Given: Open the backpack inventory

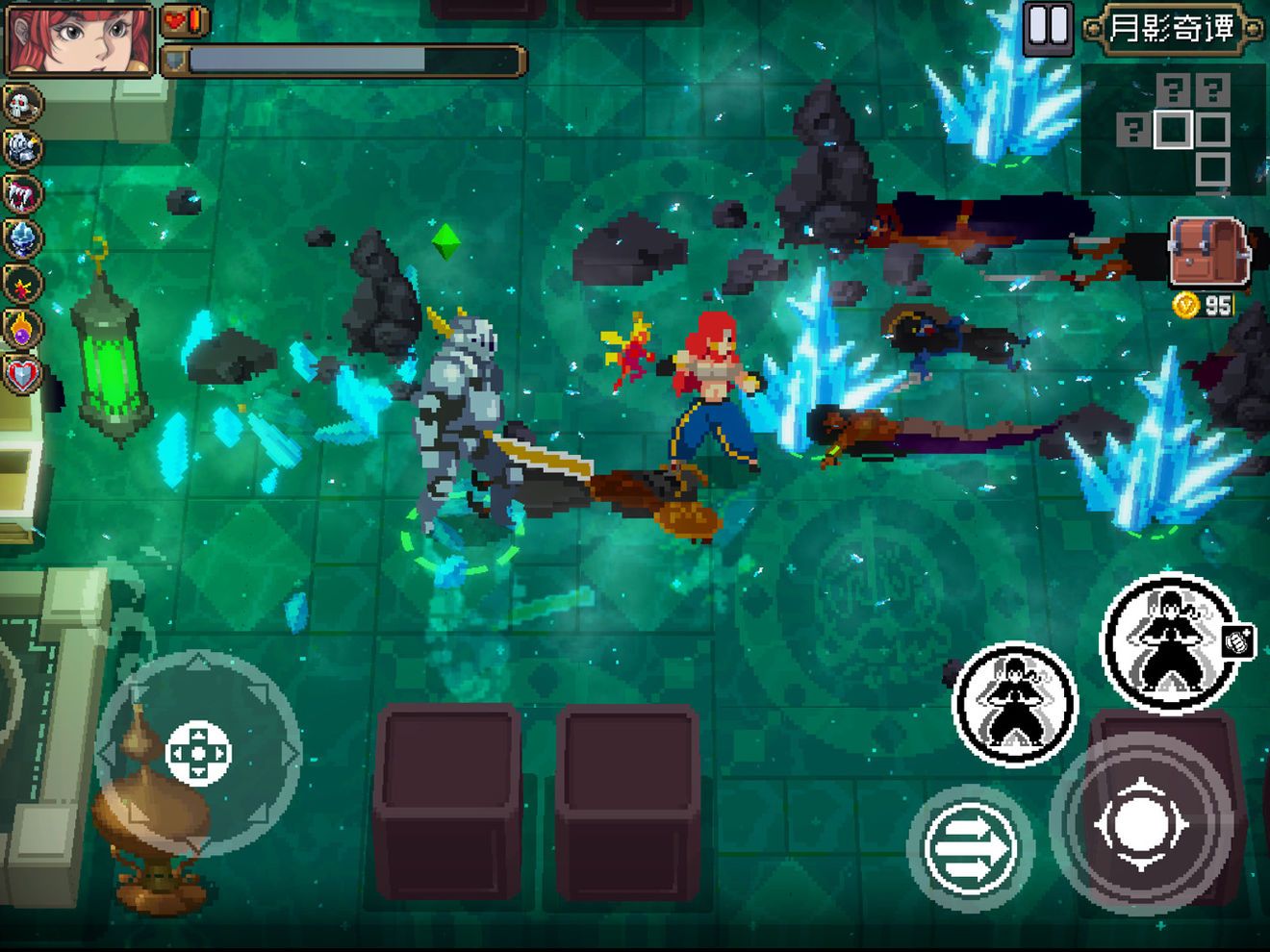Looking at the screenshot, I should point(1208,252).
